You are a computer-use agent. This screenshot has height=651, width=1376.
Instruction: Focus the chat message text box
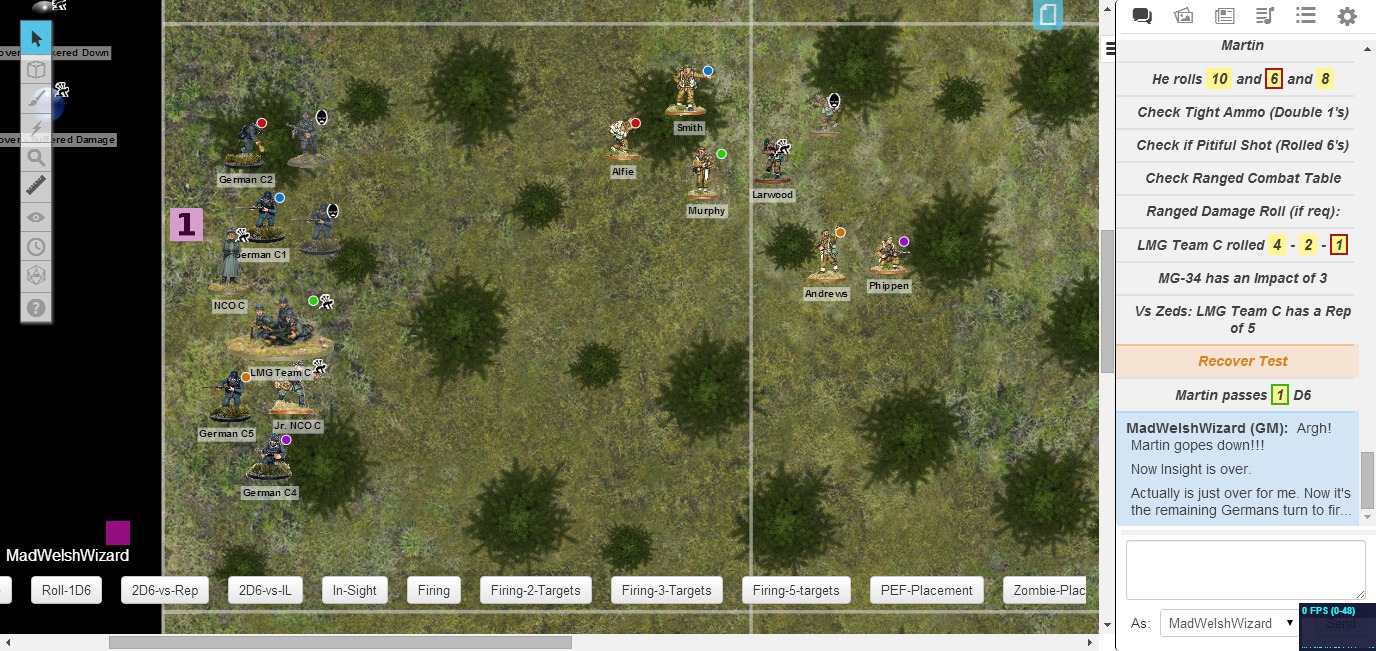[x=1245, y=570]
